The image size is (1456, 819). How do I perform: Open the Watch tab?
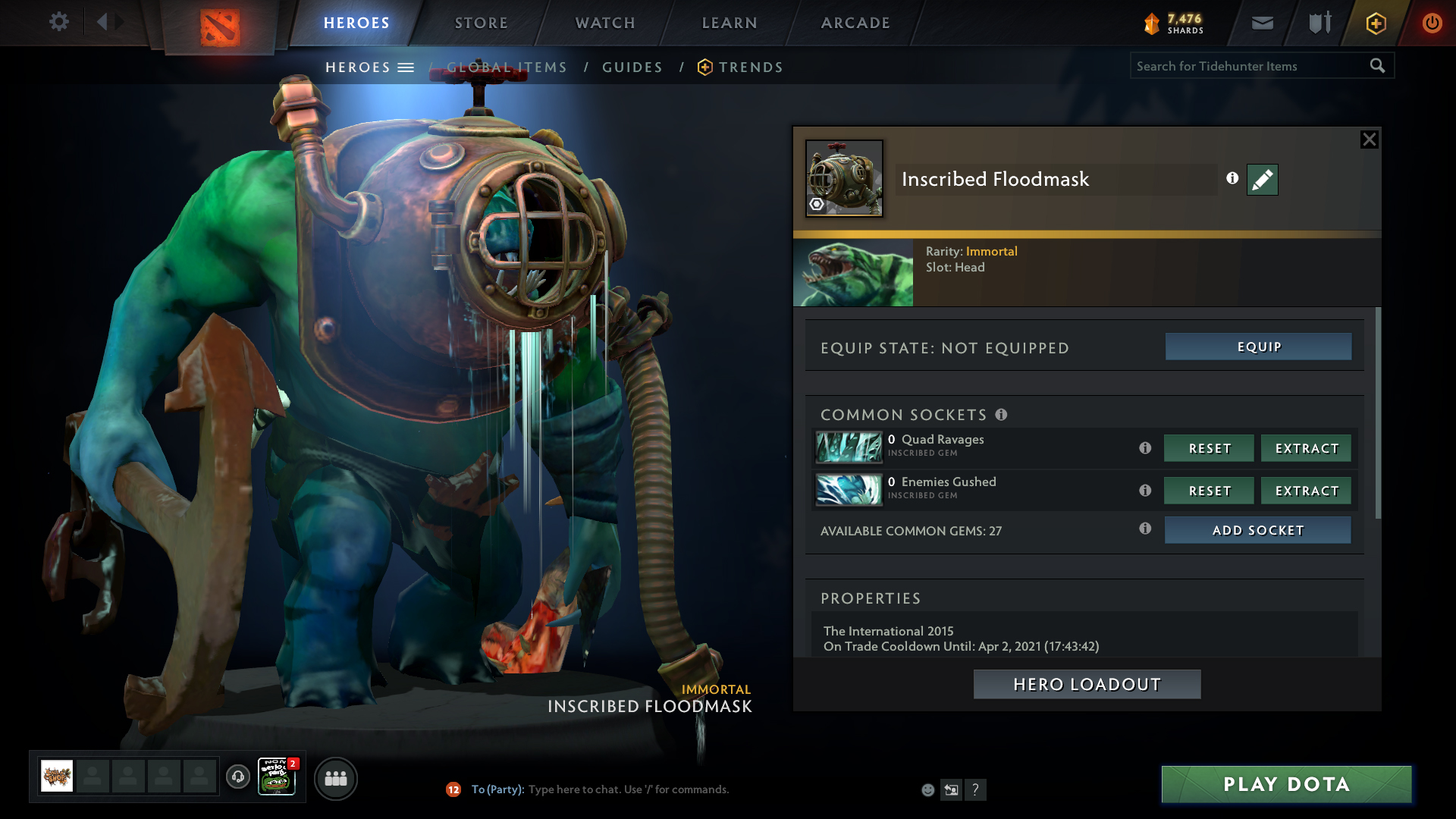605,23
